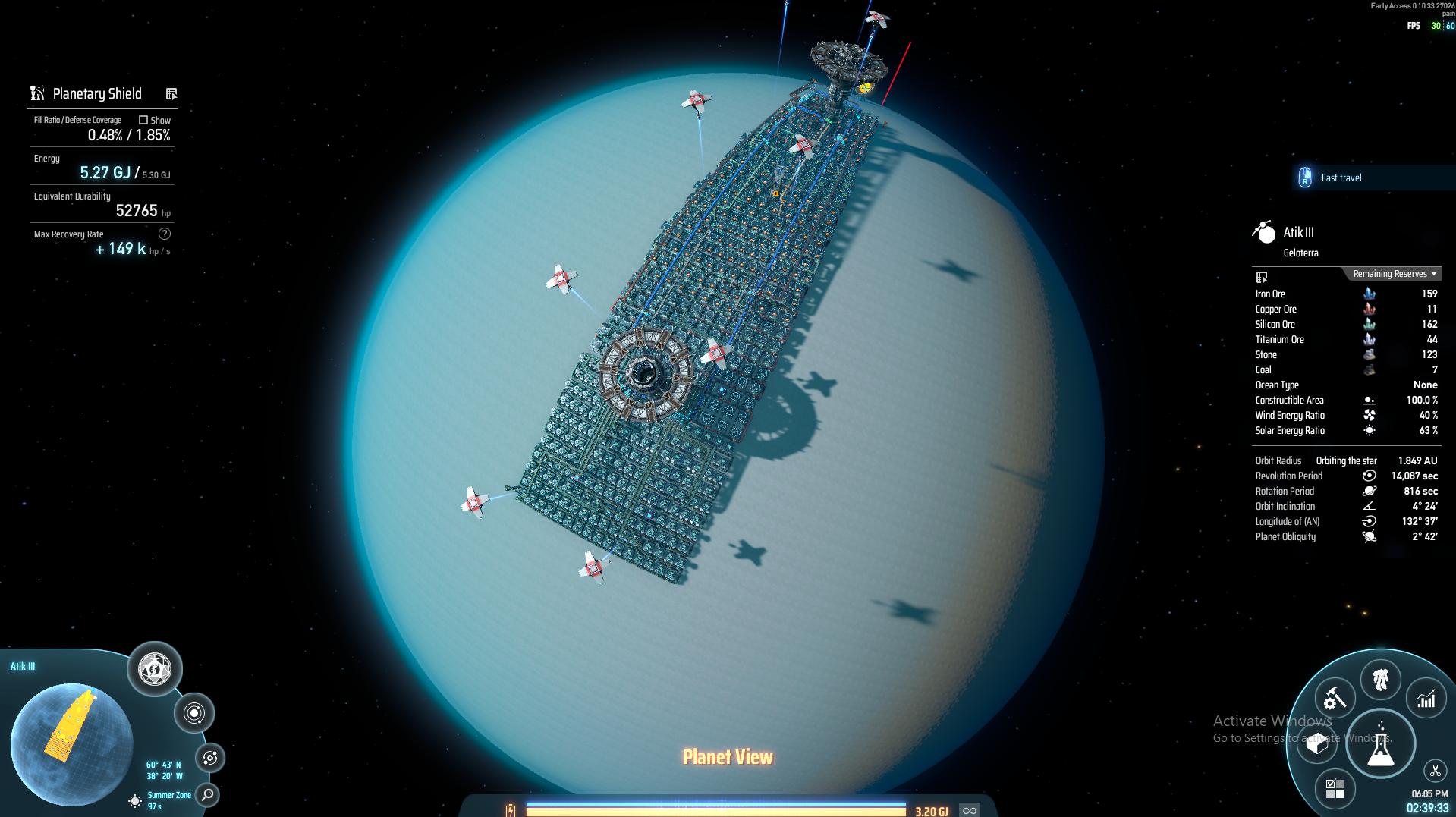Select the scissors dismantle tool

(x=1434, y=771)
